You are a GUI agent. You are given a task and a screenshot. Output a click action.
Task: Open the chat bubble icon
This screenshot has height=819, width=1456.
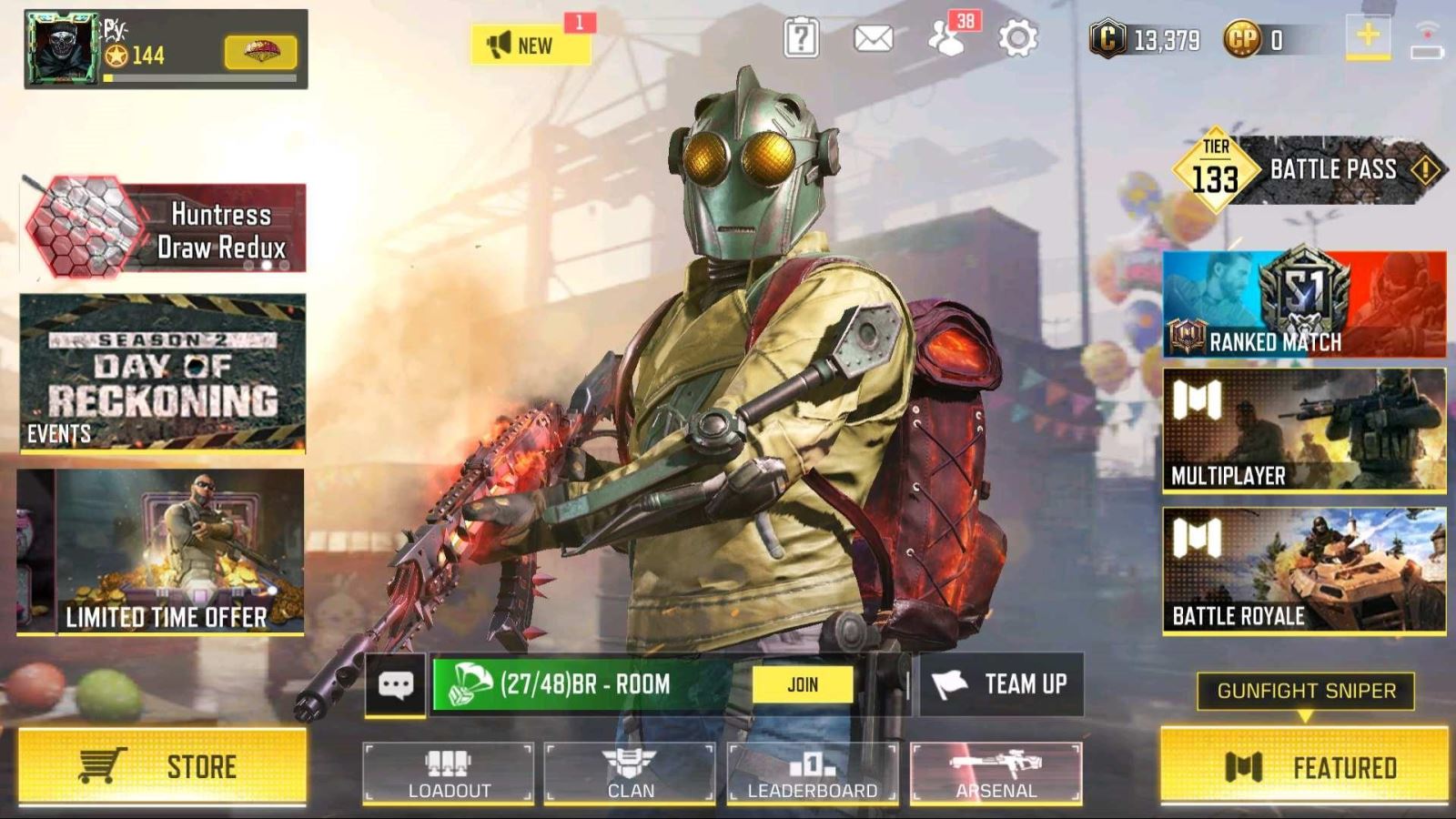(x=395, y=684)
